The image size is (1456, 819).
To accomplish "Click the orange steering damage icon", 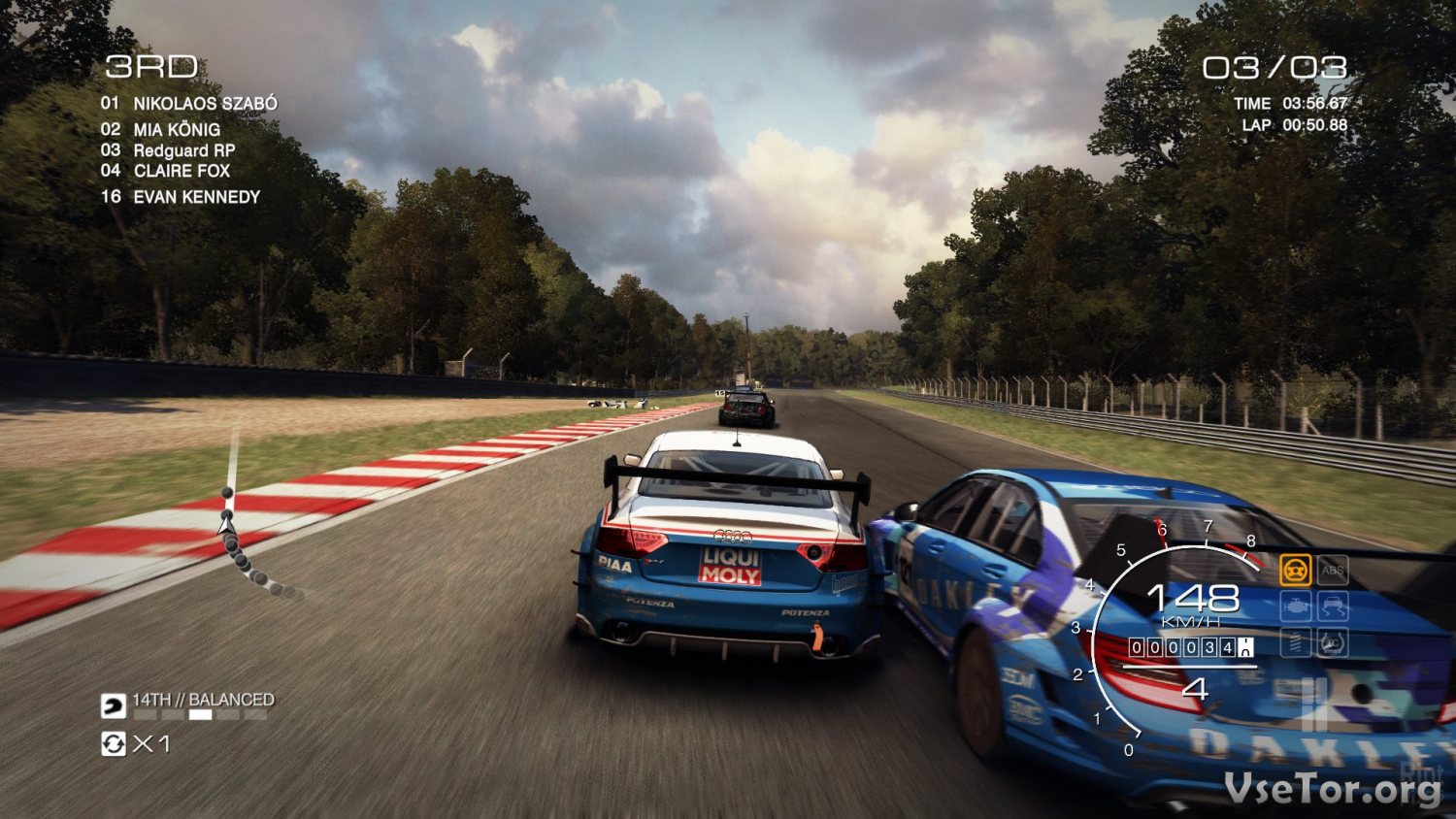I will pyautogui.click(x=1295, y=570).
